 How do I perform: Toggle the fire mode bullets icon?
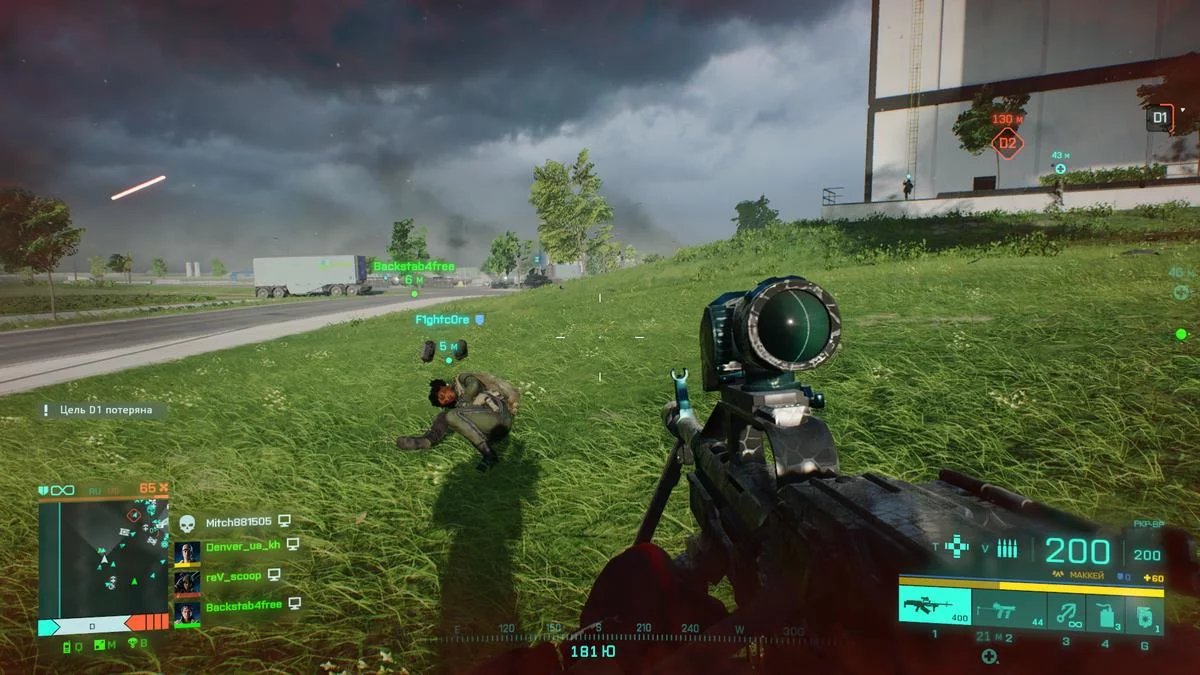1006,547
